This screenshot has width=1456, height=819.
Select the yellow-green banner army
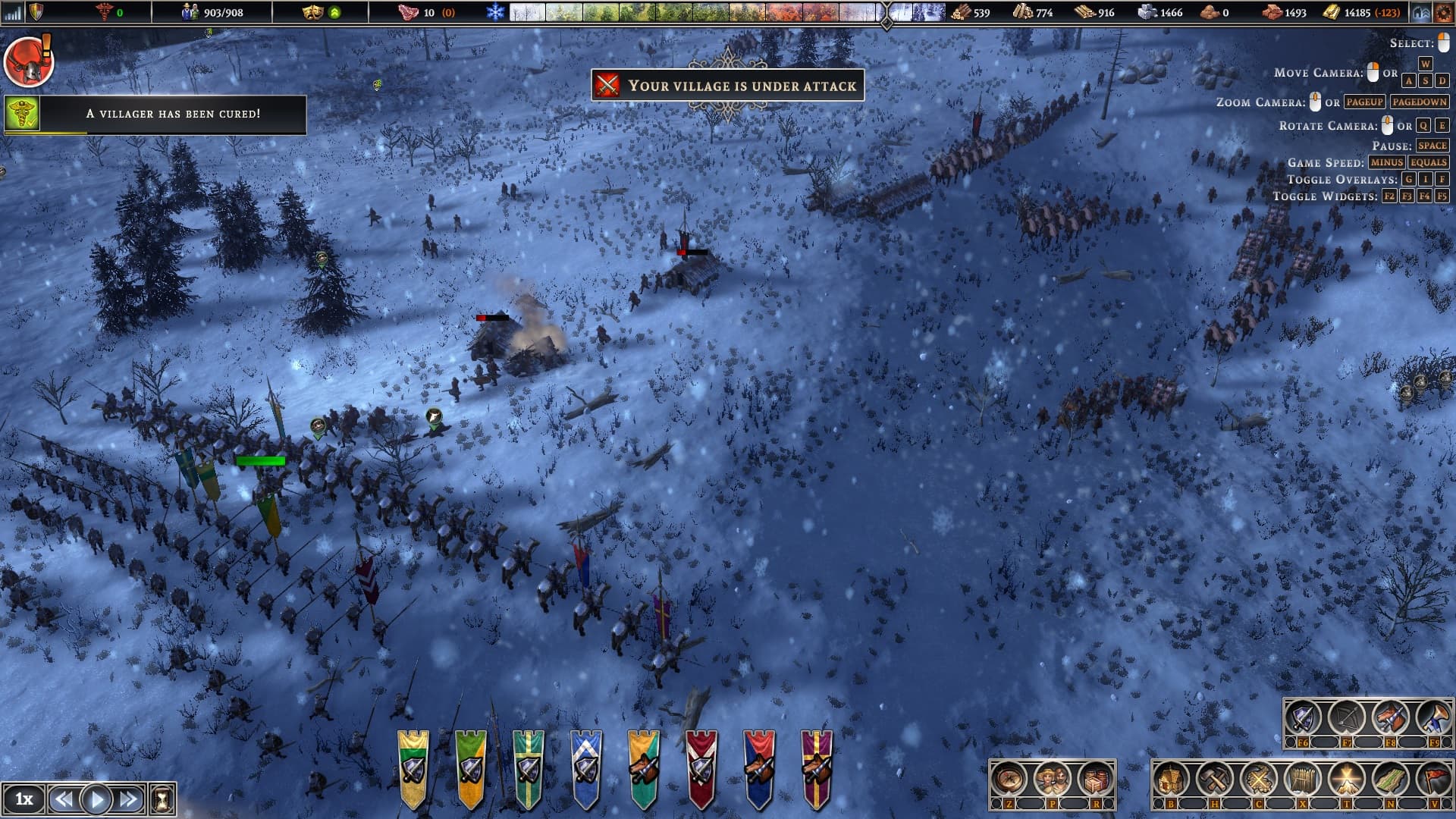[x=413, y=767]
